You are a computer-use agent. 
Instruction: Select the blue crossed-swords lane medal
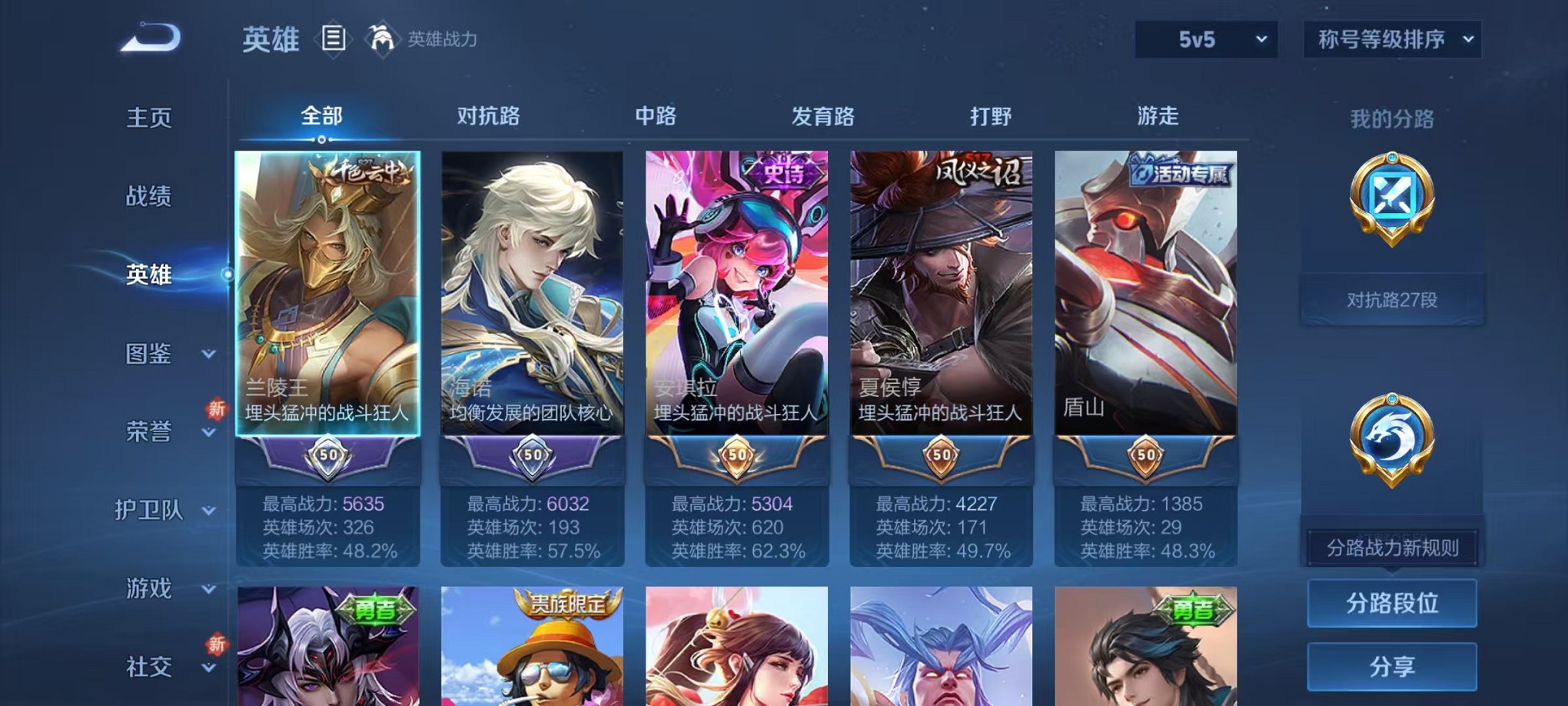pos(1393,198)
